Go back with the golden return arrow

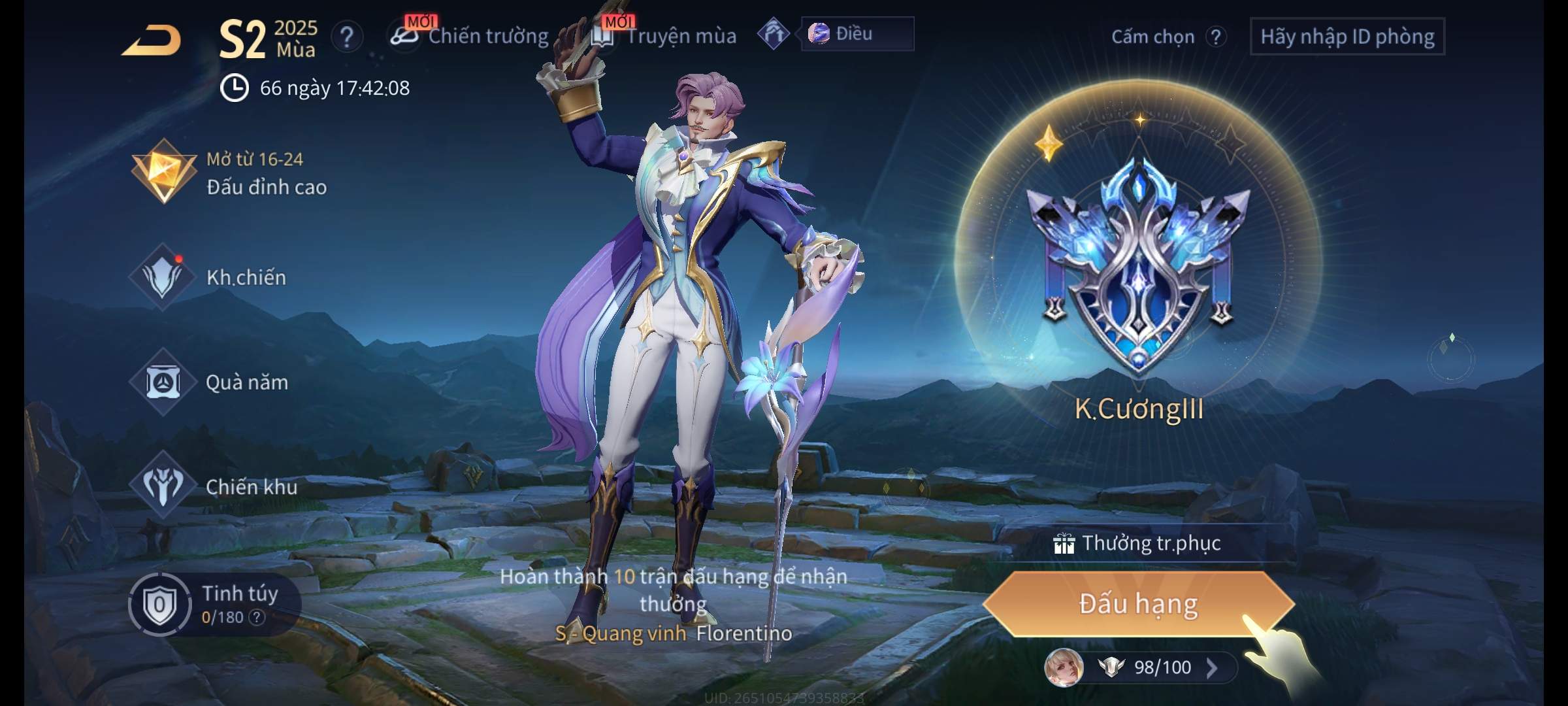click(x=152, y=41)
